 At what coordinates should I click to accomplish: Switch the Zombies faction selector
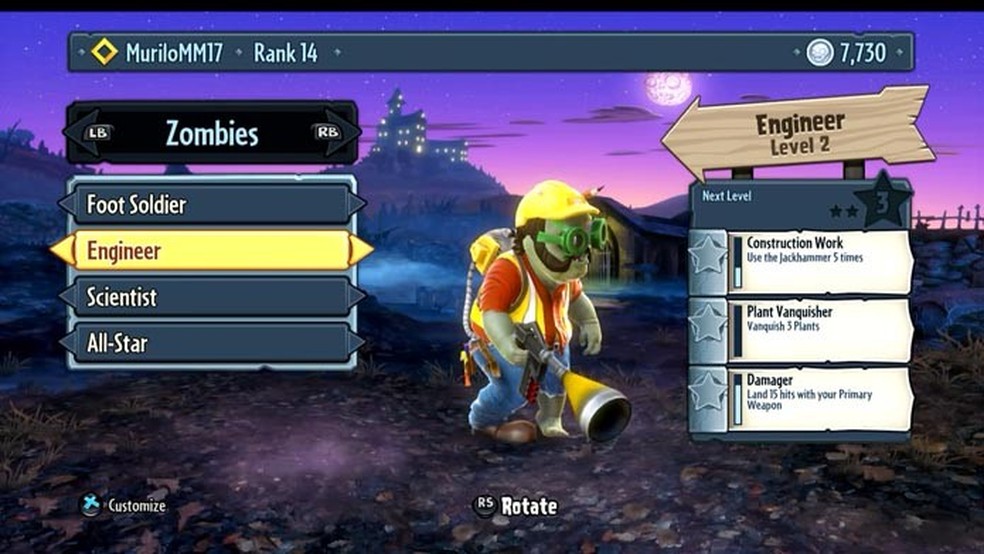point(211,133)
